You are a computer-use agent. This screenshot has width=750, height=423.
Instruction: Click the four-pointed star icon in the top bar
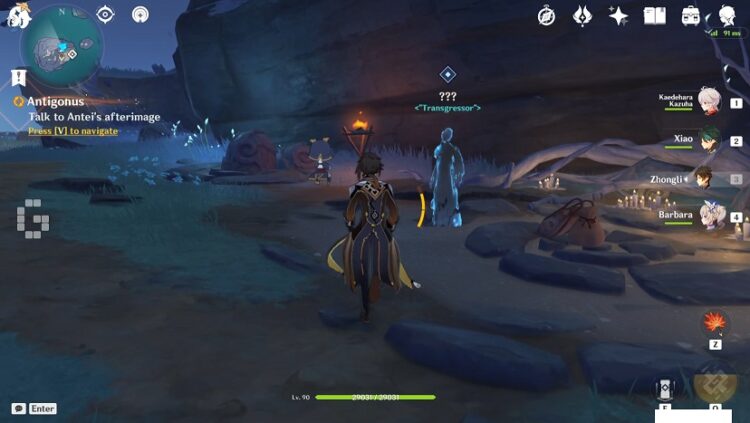click(618, 15)
